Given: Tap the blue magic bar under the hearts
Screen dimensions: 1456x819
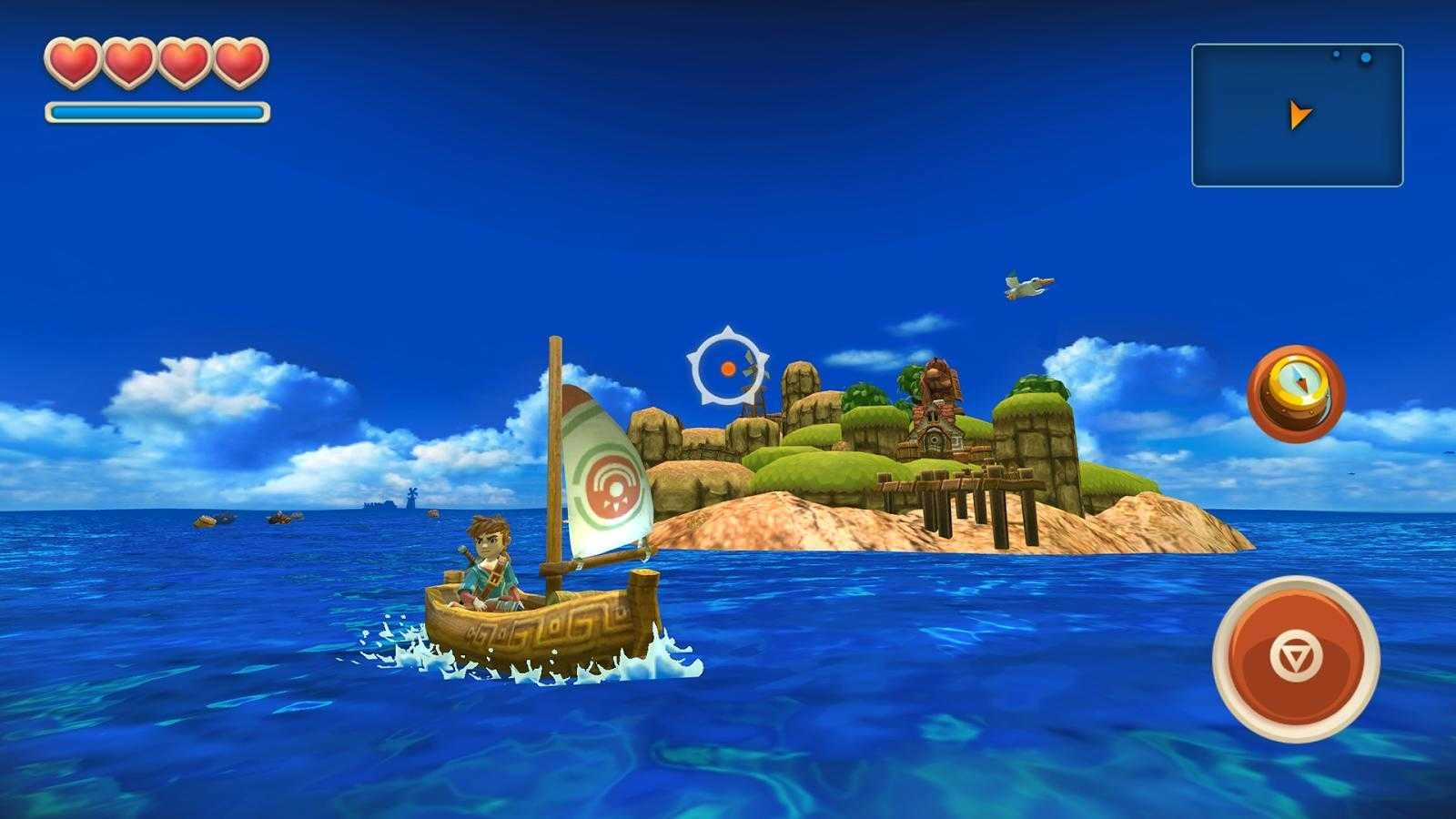Looking at the screenshot, I should pyautogui.click(x=155, y=110).
